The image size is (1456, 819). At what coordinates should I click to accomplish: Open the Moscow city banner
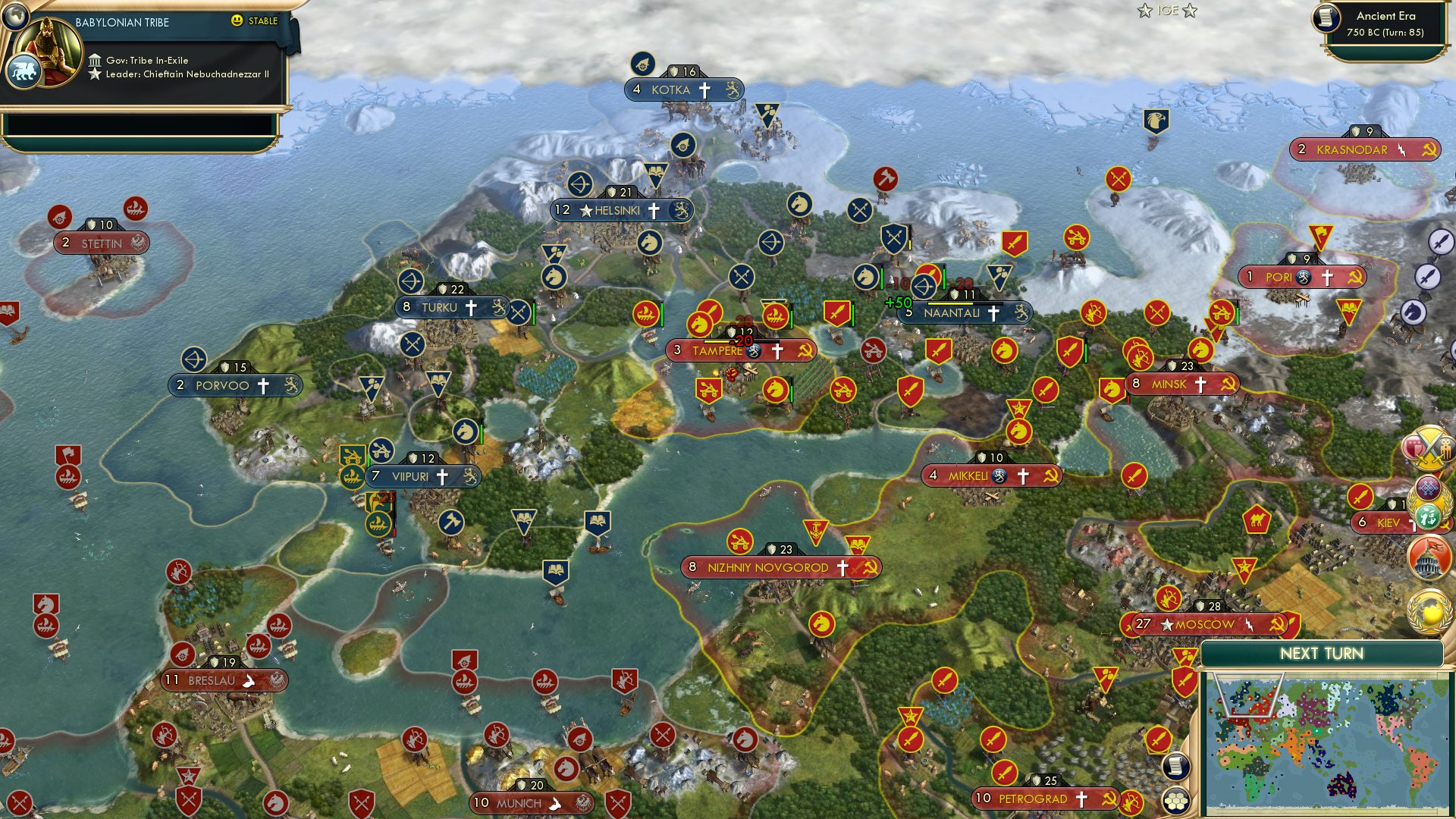tap(1204, 624)
